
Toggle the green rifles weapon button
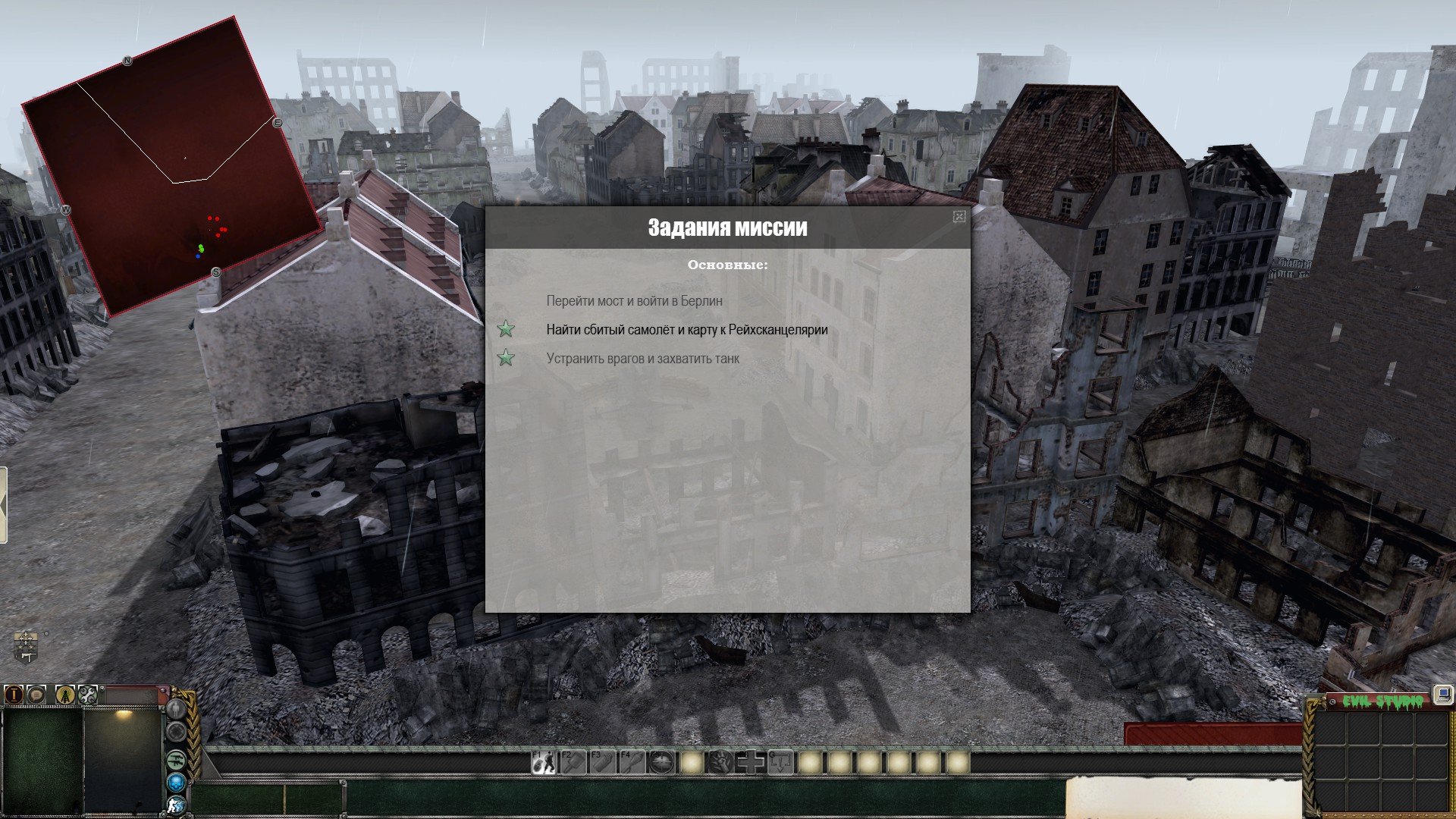(177, 759)
